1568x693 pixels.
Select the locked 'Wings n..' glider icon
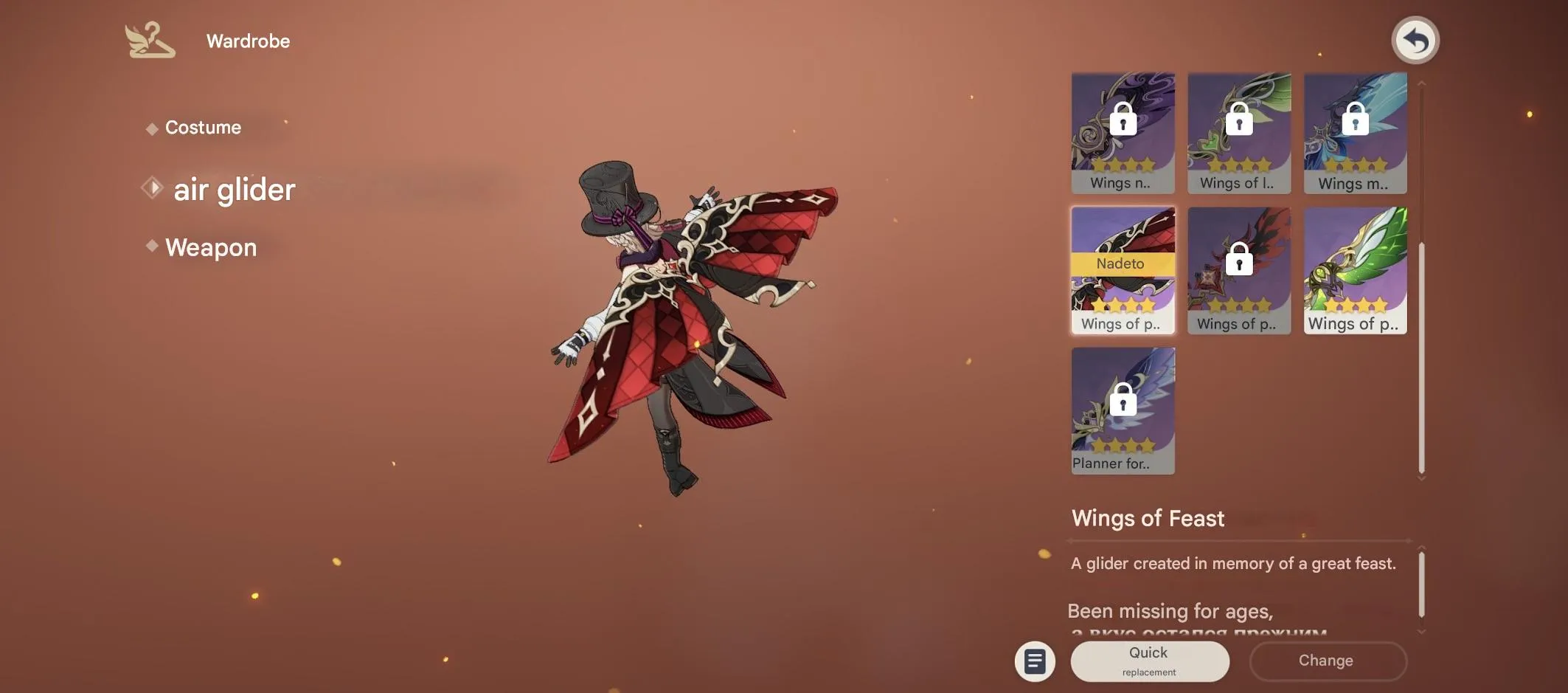[x=1123, y=133]
